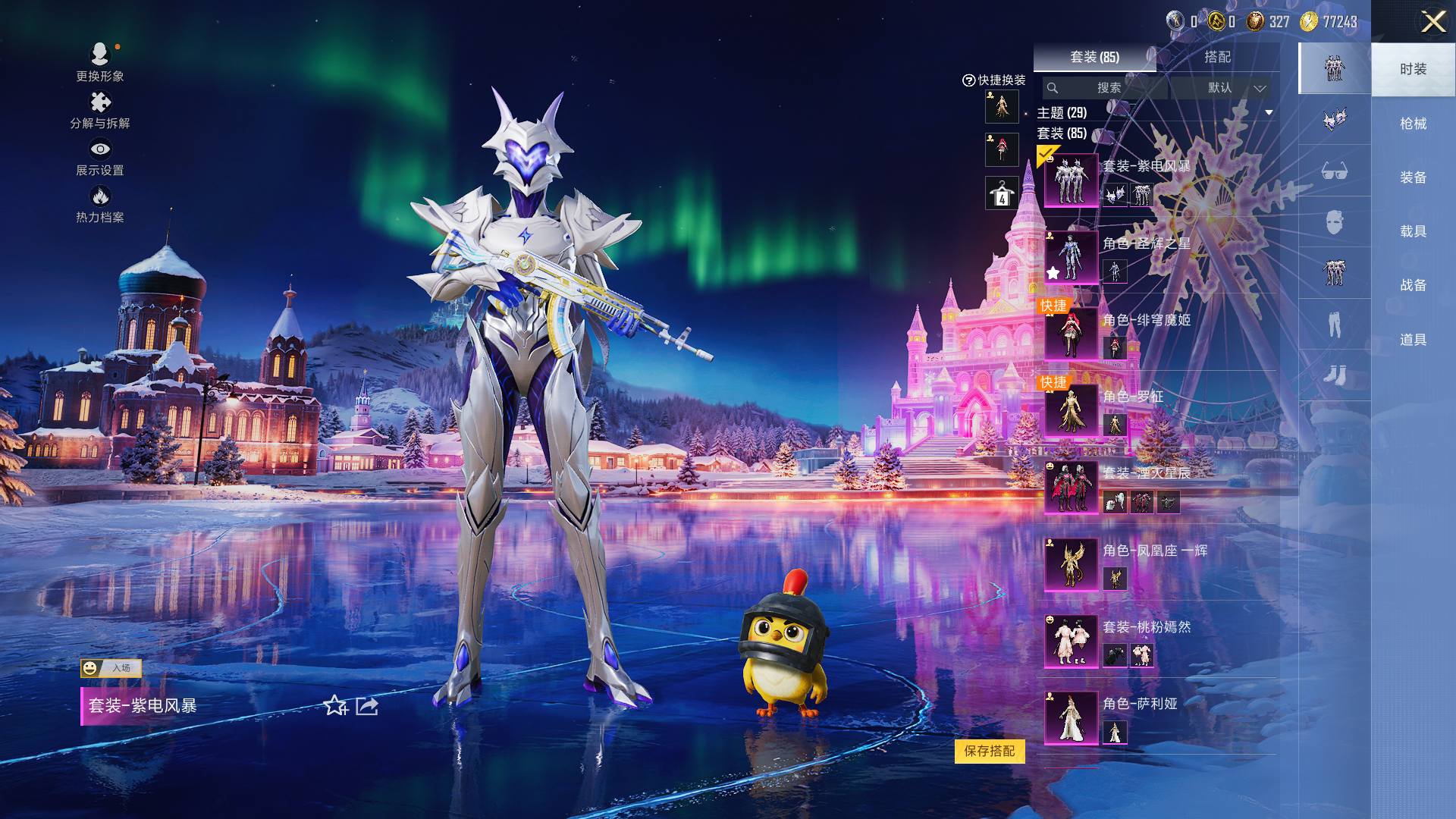Select the 套装 (85) tab

coord(1094,57)
